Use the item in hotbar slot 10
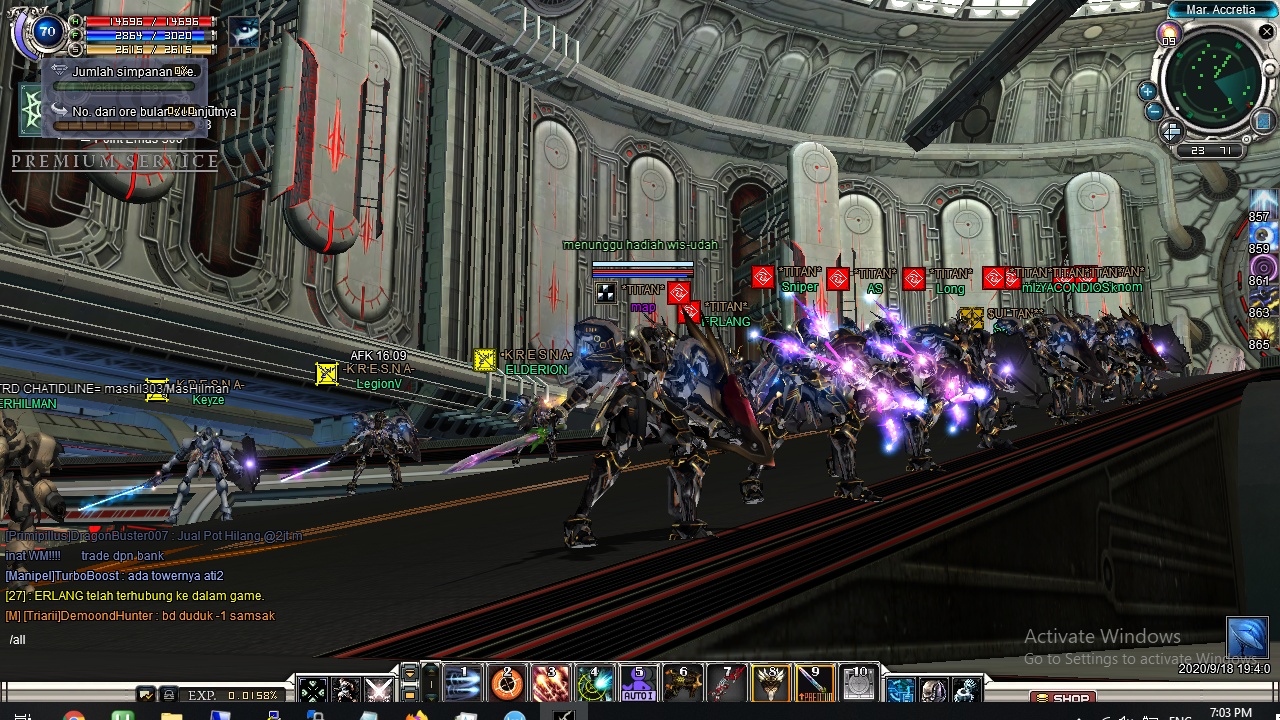Viewport: 1280px width, 720px height. coord(859,683)
